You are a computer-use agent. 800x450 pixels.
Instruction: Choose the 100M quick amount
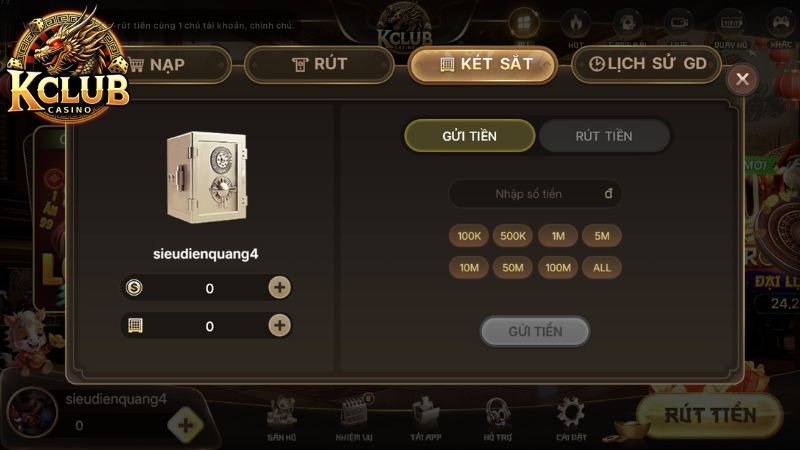[x=558, y=267]
